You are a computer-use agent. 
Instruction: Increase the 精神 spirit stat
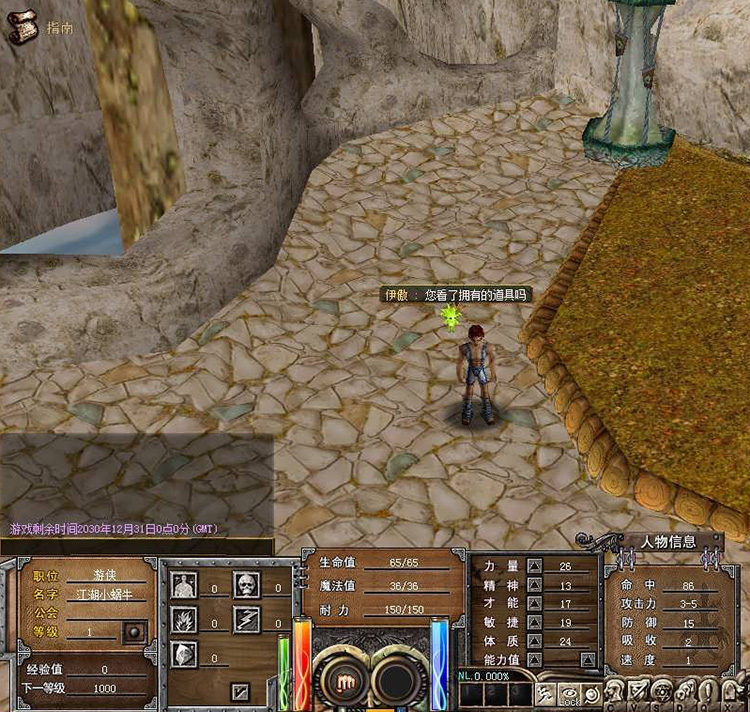click(534, 586)
